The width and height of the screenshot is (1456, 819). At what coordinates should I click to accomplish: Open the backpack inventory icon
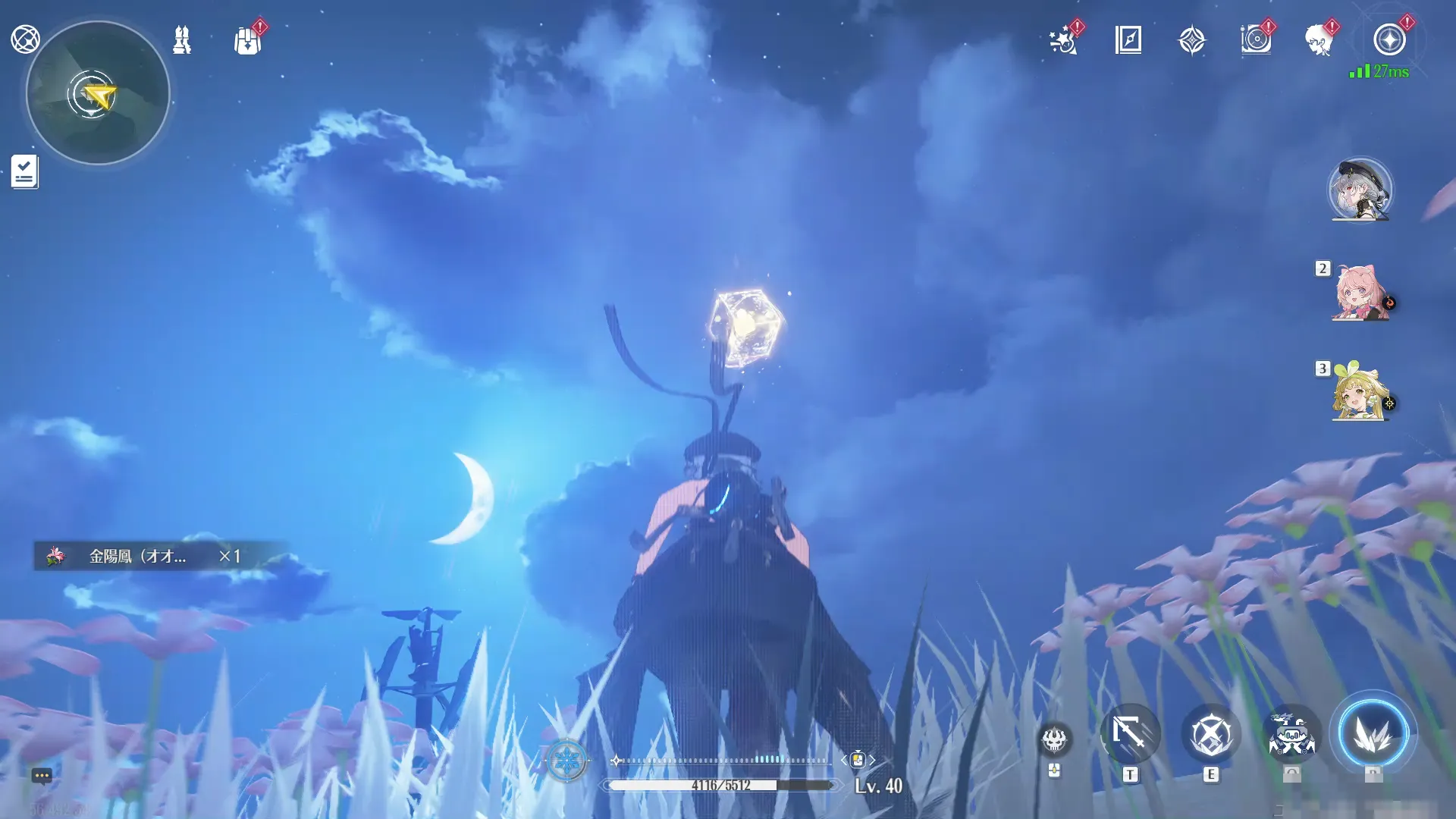tap(247, 40)
